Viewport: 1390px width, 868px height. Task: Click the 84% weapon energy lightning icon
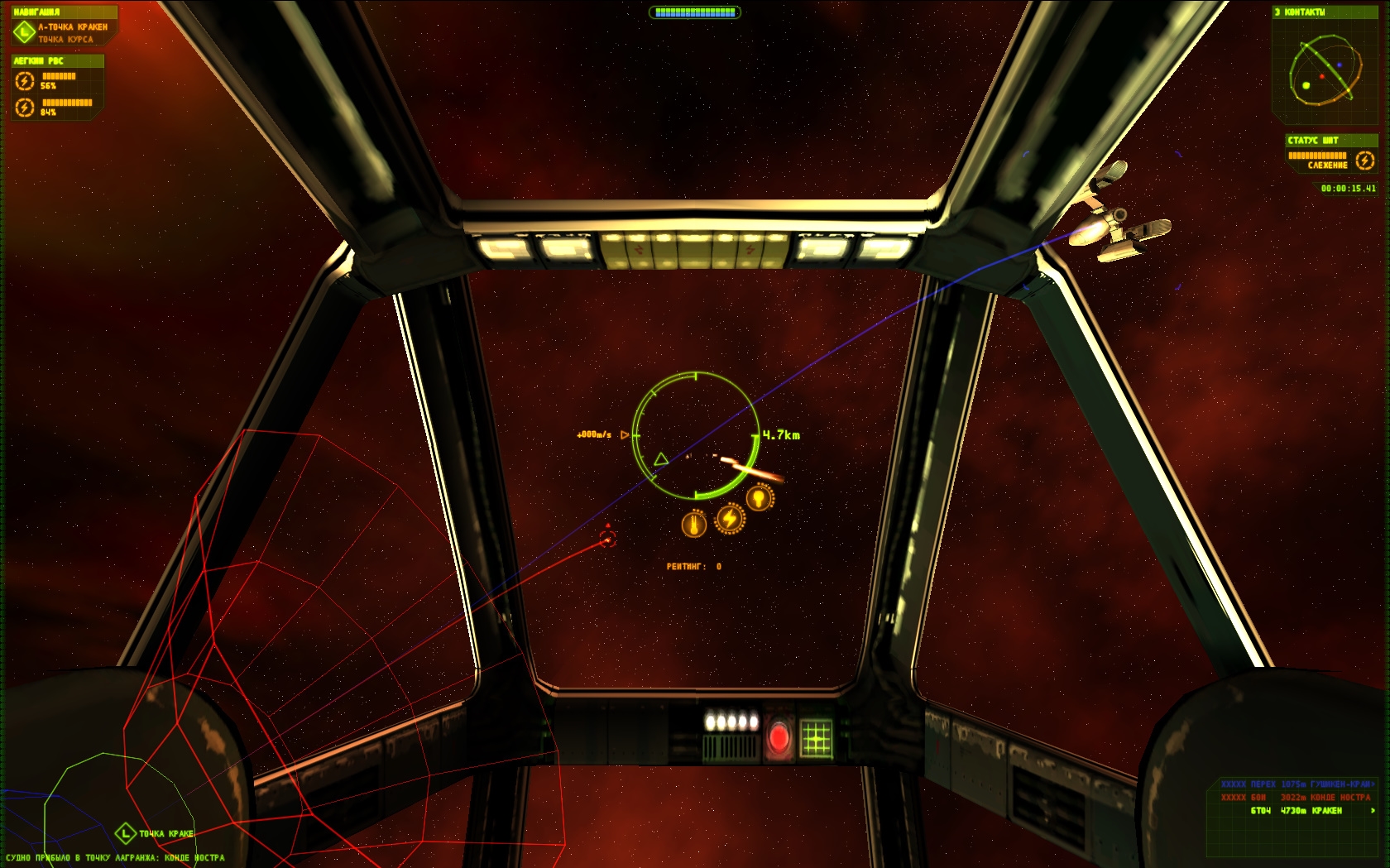coord(25,107)
